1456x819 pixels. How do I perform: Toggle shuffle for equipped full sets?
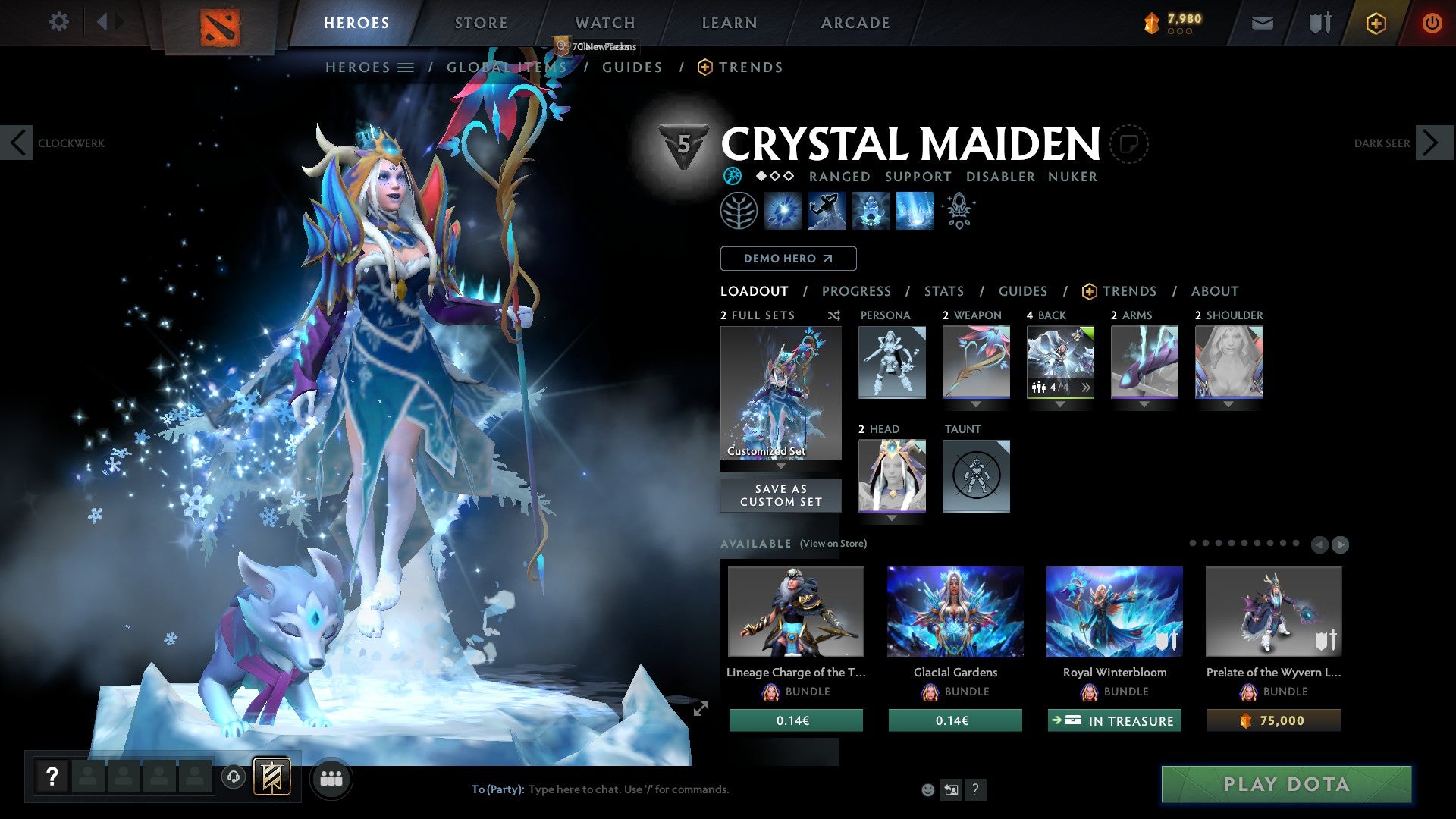(x=833, y=315)
